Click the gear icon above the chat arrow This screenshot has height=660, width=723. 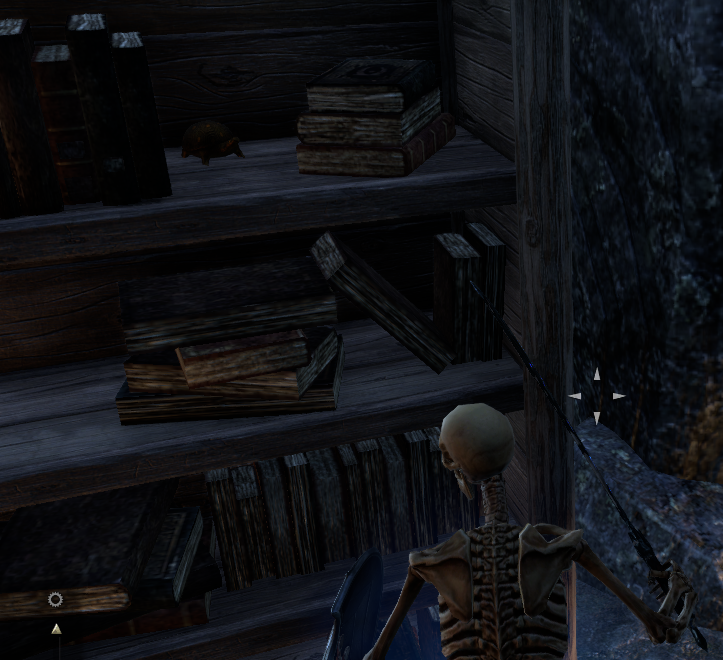pyautogui.click(x=55, y=600)
